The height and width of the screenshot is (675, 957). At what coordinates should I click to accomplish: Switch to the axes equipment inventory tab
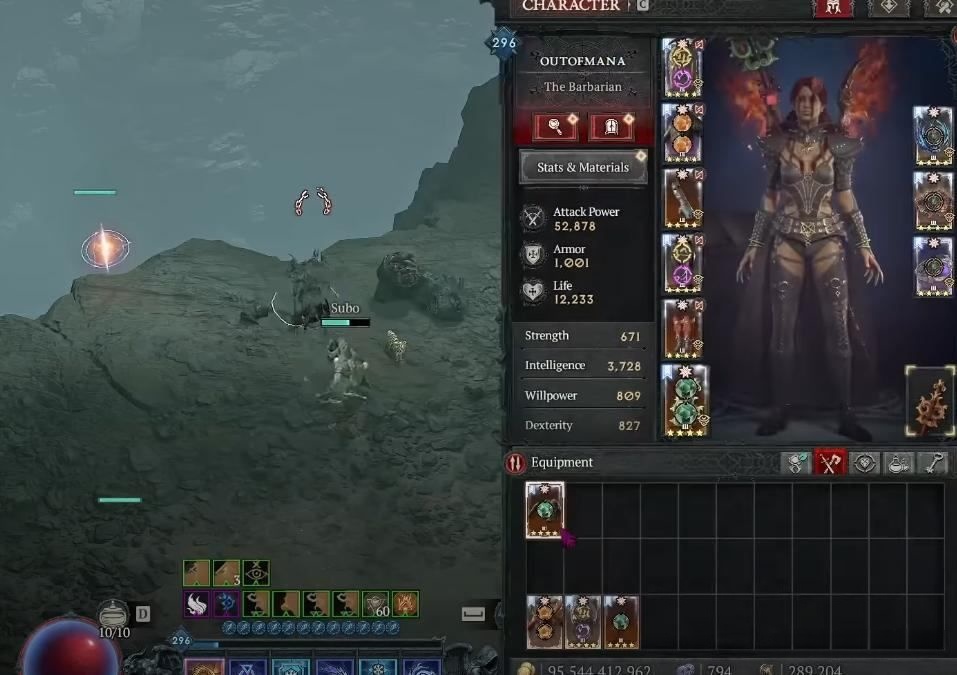point(830,463)
